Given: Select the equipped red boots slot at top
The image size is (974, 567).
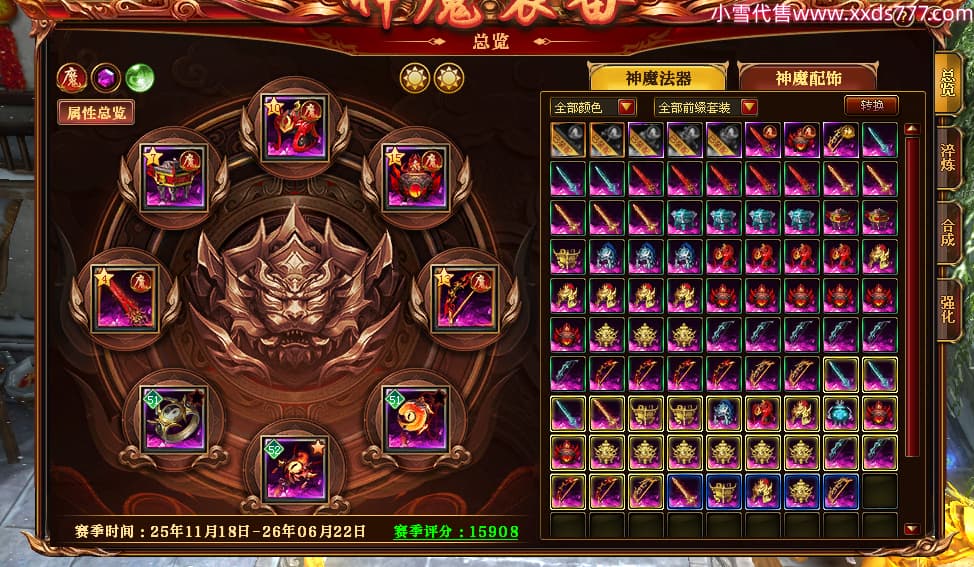Looking at the screenshot, I should pos(294,128).
